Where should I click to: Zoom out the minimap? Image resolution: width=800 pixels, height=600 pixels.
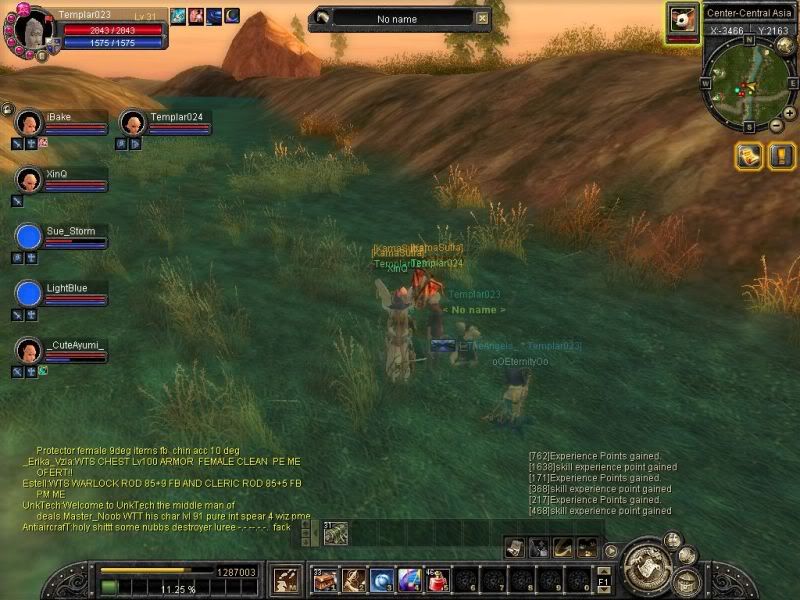[776, 125]
